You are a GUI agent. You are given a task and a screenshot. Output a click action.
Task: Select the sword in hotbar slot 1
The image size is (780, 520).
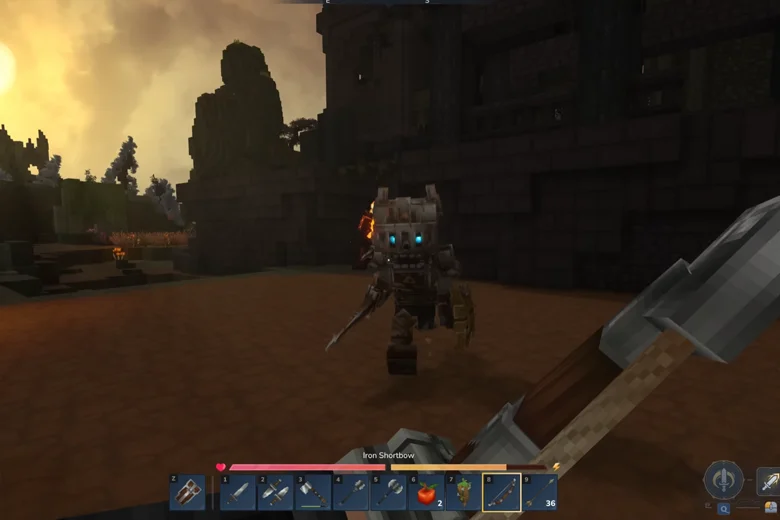pyautogui.click(x=238, y=493)
